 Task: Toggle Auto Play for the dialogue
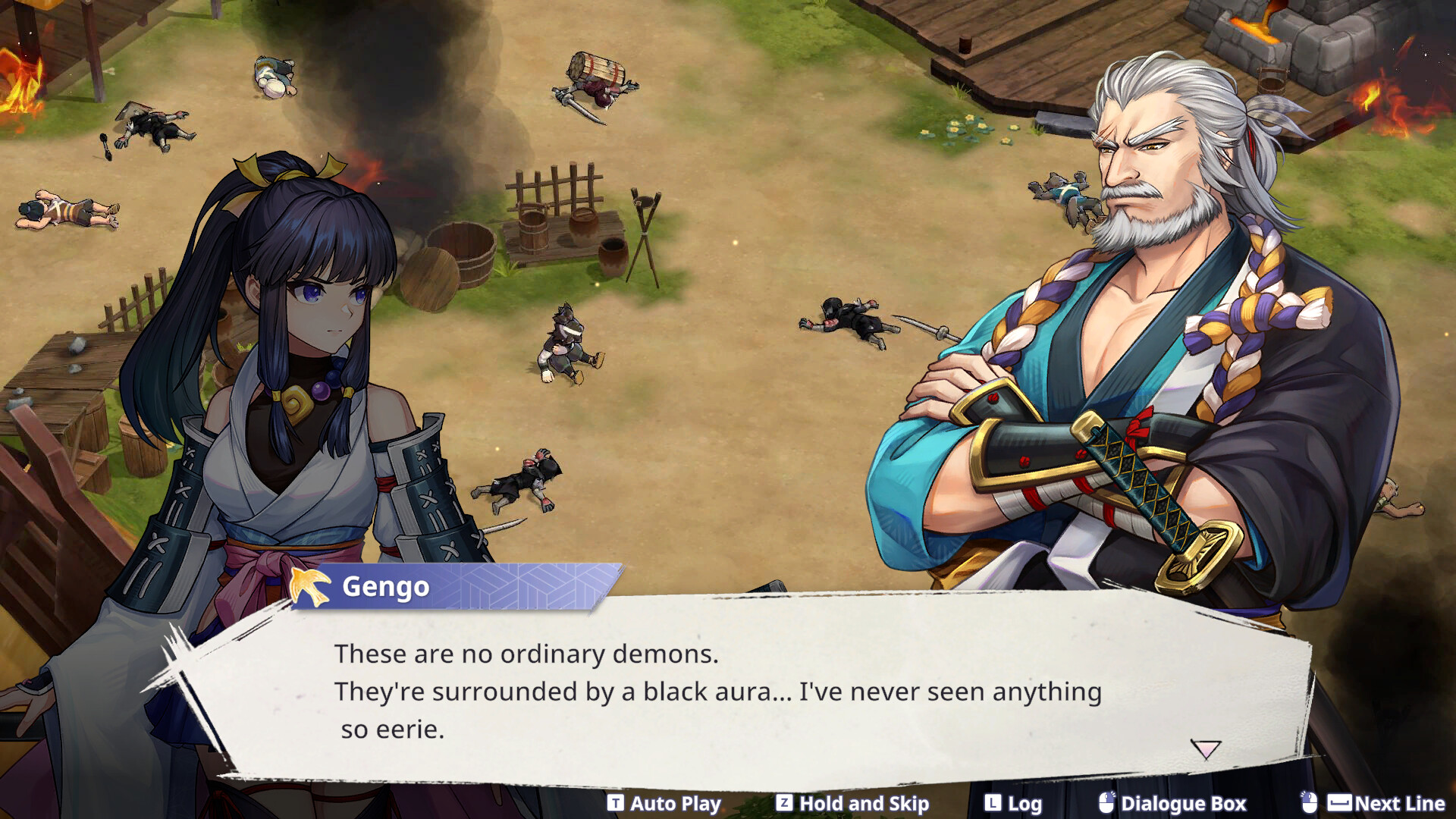pos(665,803)
